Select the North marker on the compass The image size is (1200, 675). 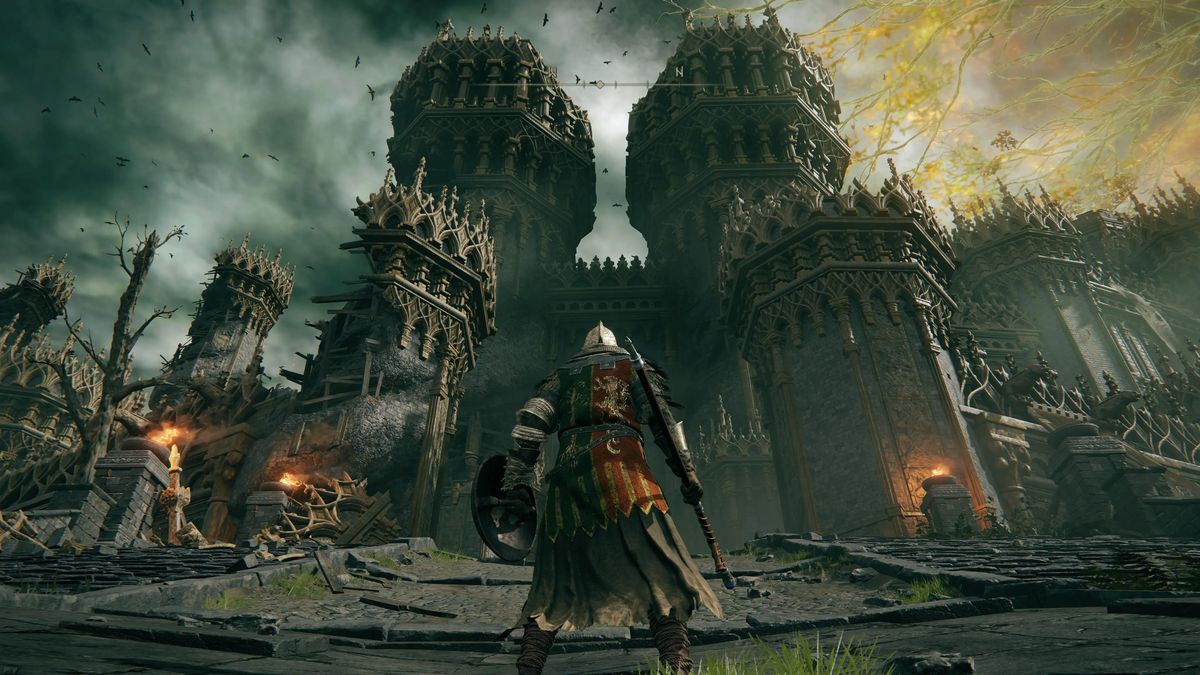click(x=680, y=71)
